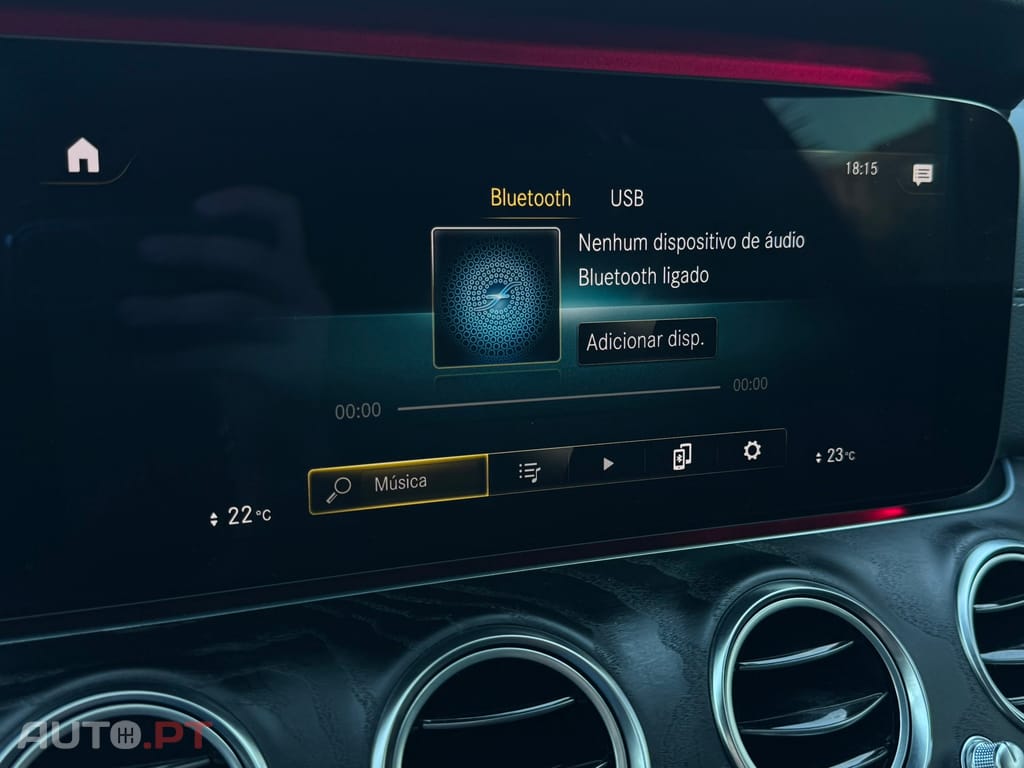Adjust the left 22°C temperature stepper
This screenshot has width=1024, height=768.
(213, 518)
